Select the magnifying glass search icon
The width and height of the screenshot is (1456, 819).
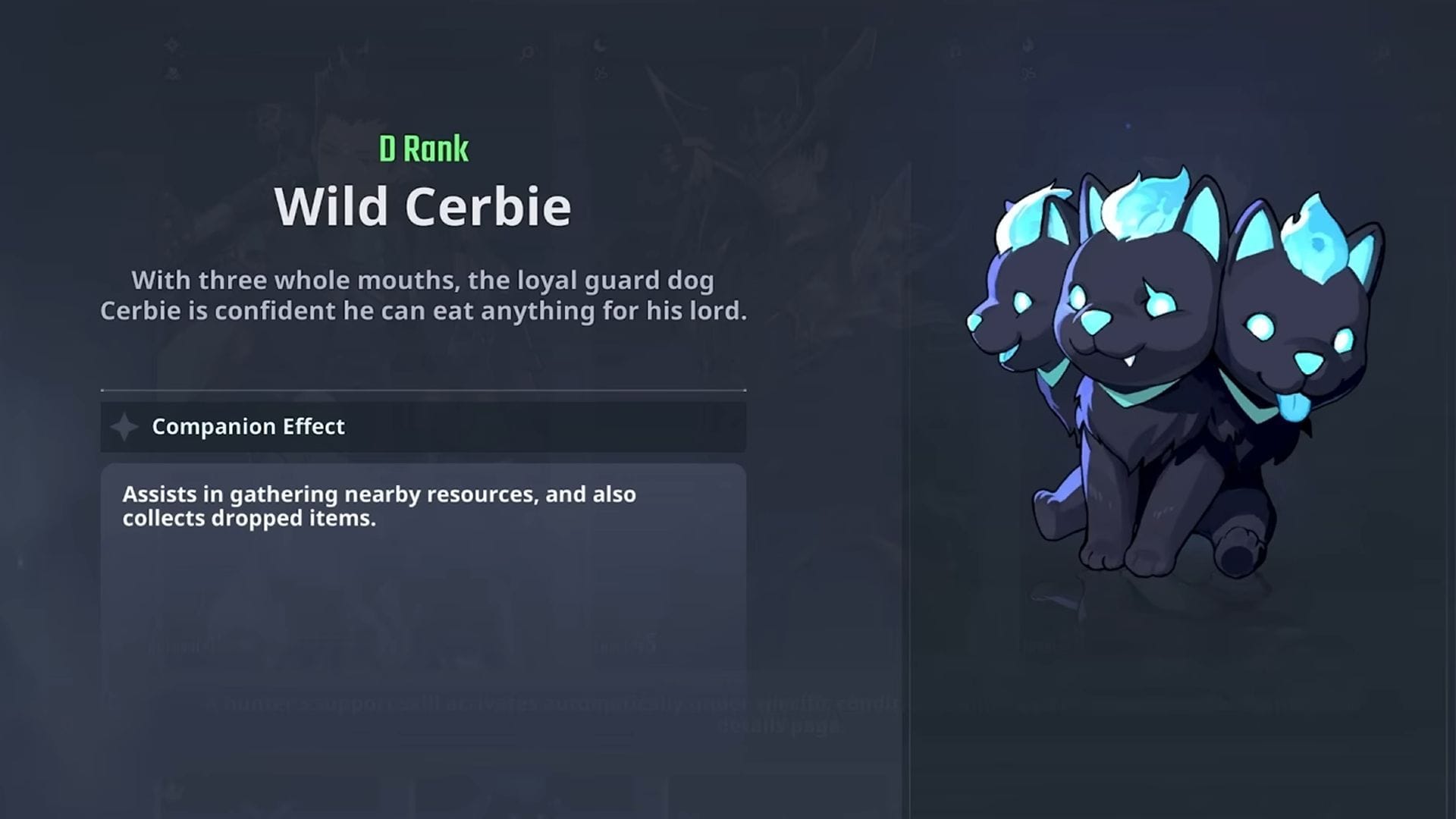(x=526, y=53)
